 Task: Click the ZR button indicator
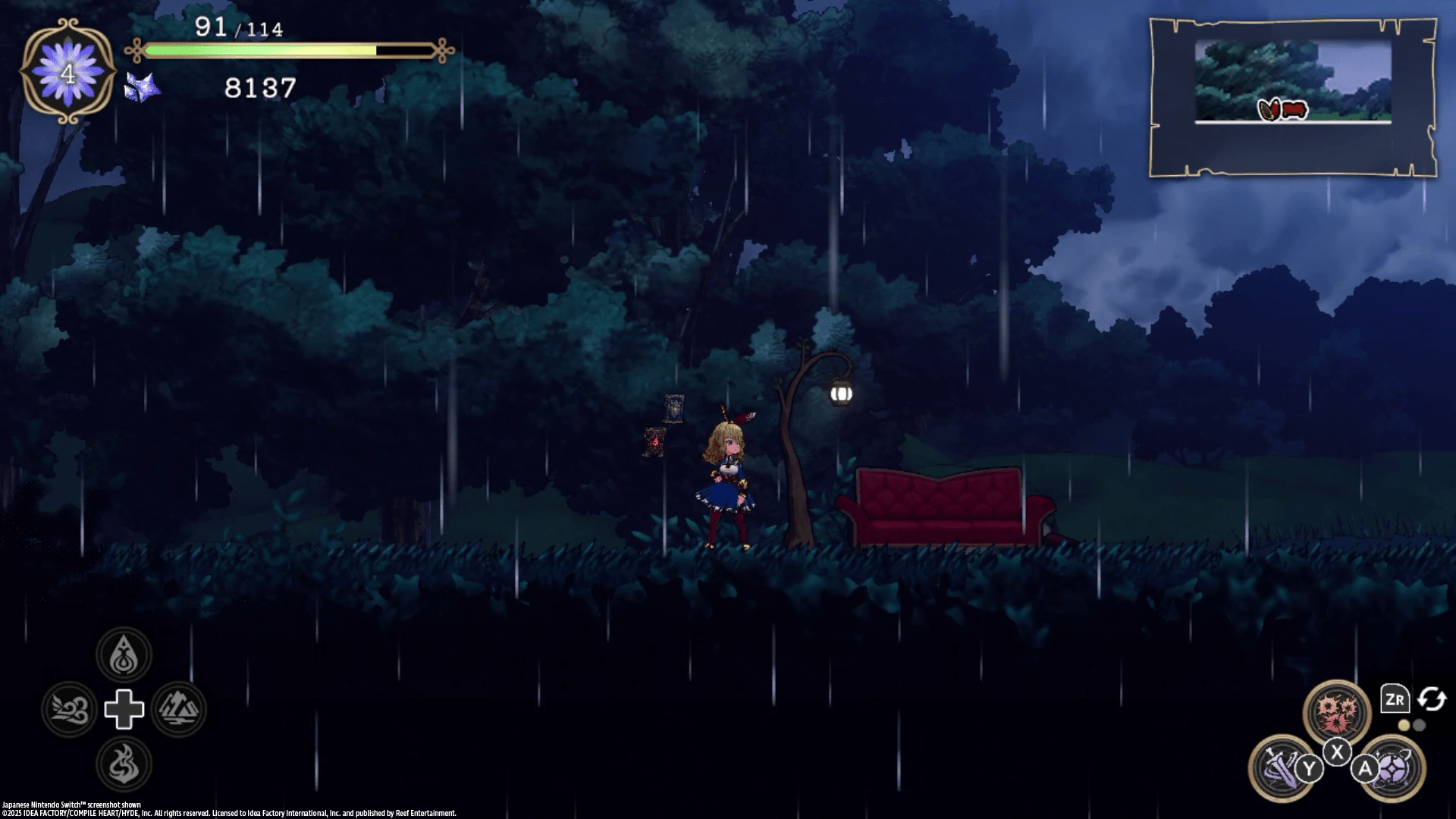[x=1394, y=699]
